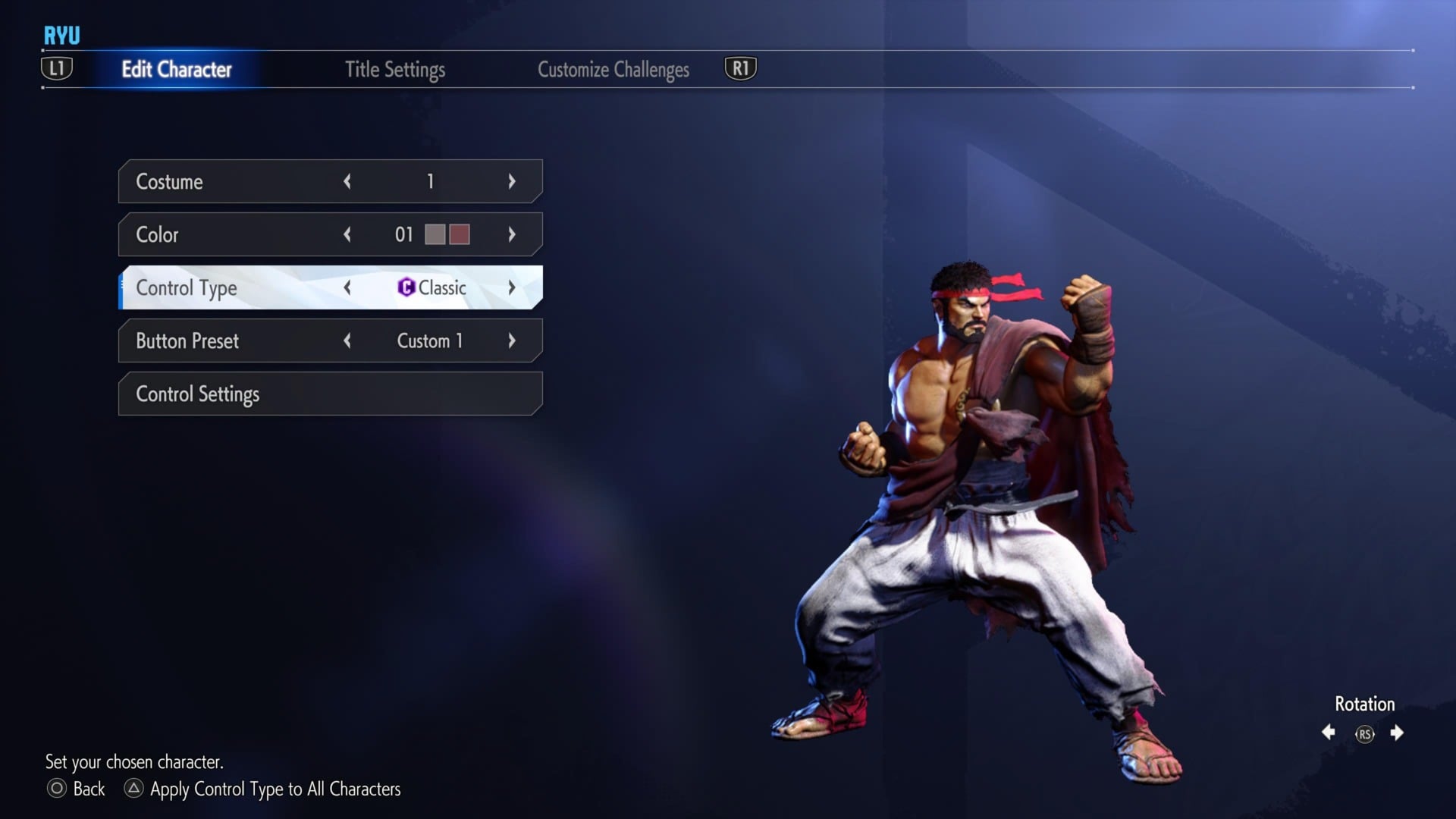Viewport: 1456px width, 819px height.
Task: Switch Button Preset to next preset
Action: point(513,340)
